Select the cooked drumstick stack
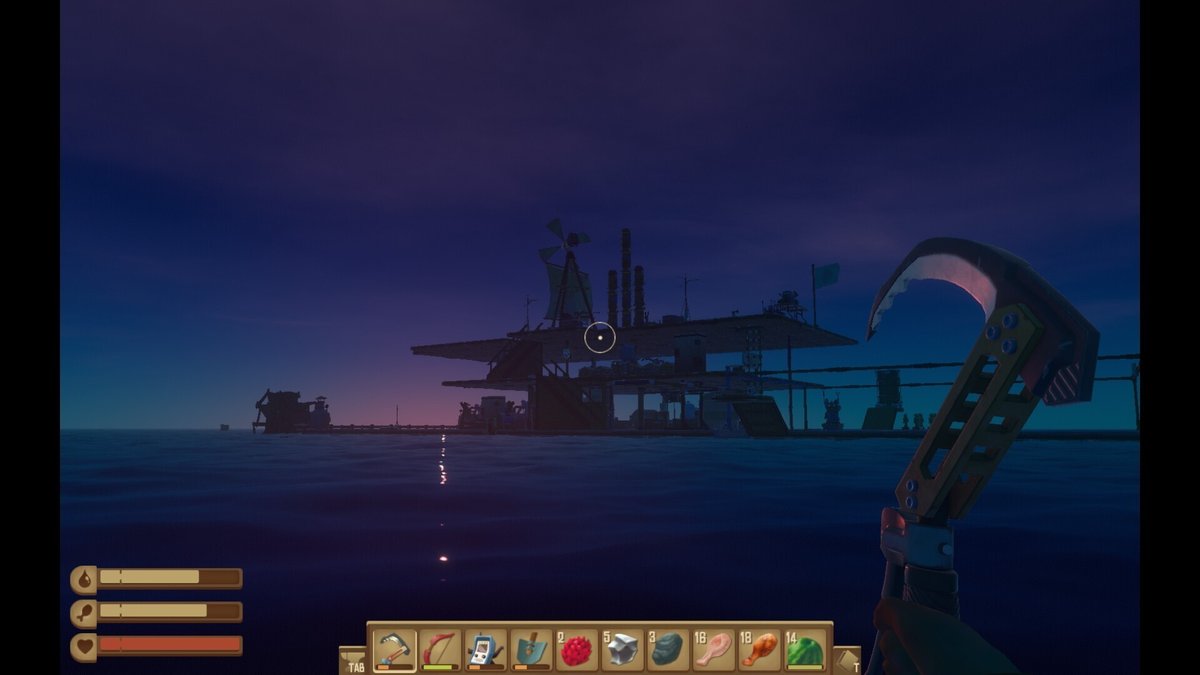 tap(760, 650)
